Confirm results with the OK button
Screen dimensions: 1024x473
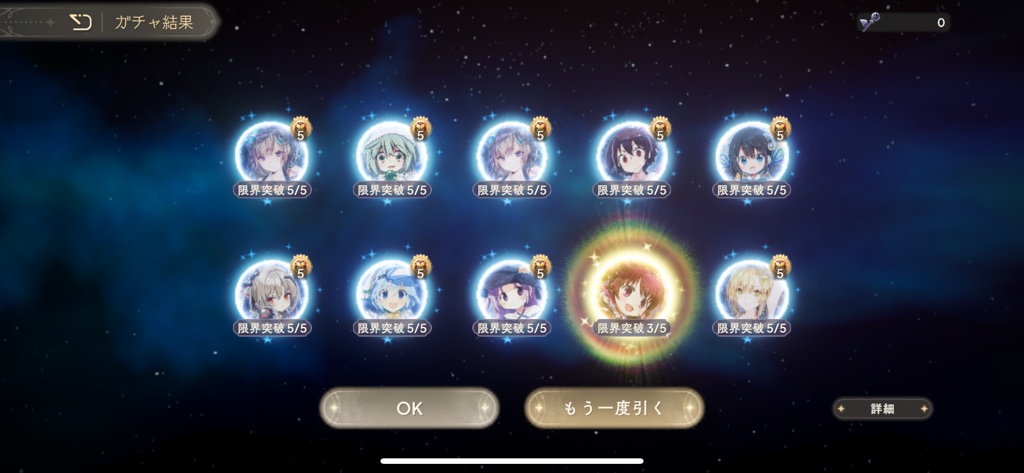point(409,408)
